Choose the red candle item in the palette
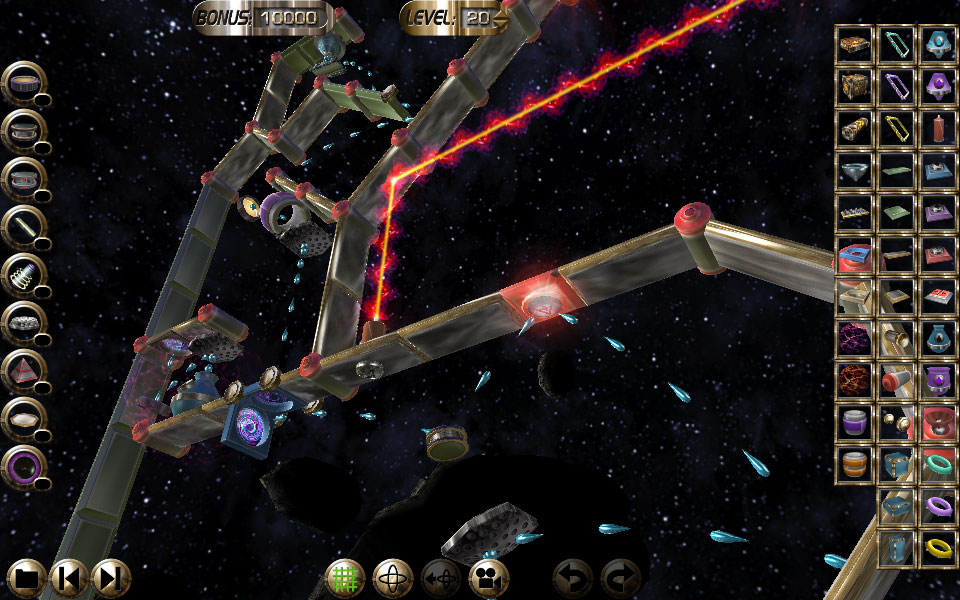 [x=938, y=128]
